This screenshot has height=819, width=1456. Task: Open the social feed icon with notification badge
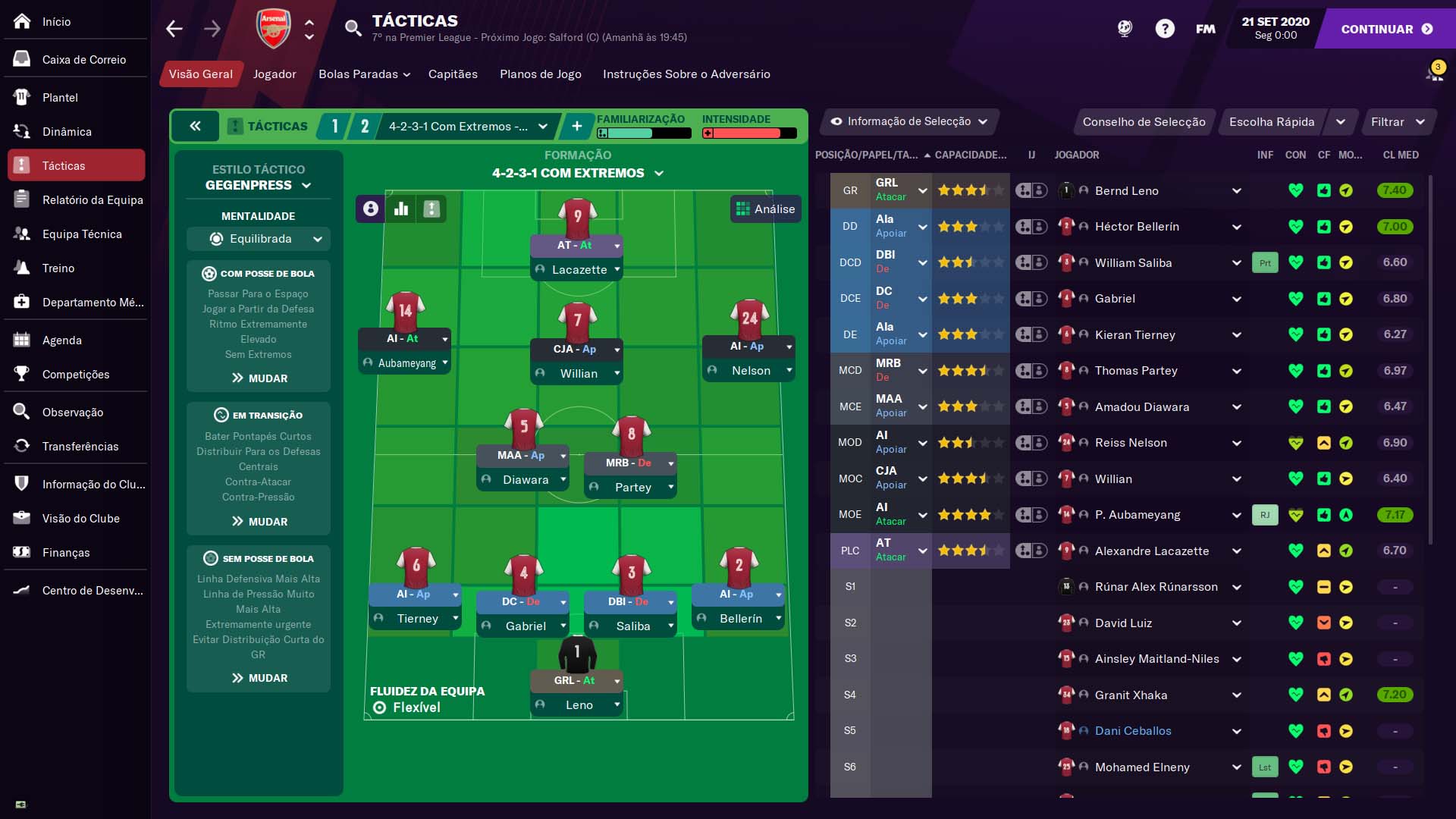1436,71
